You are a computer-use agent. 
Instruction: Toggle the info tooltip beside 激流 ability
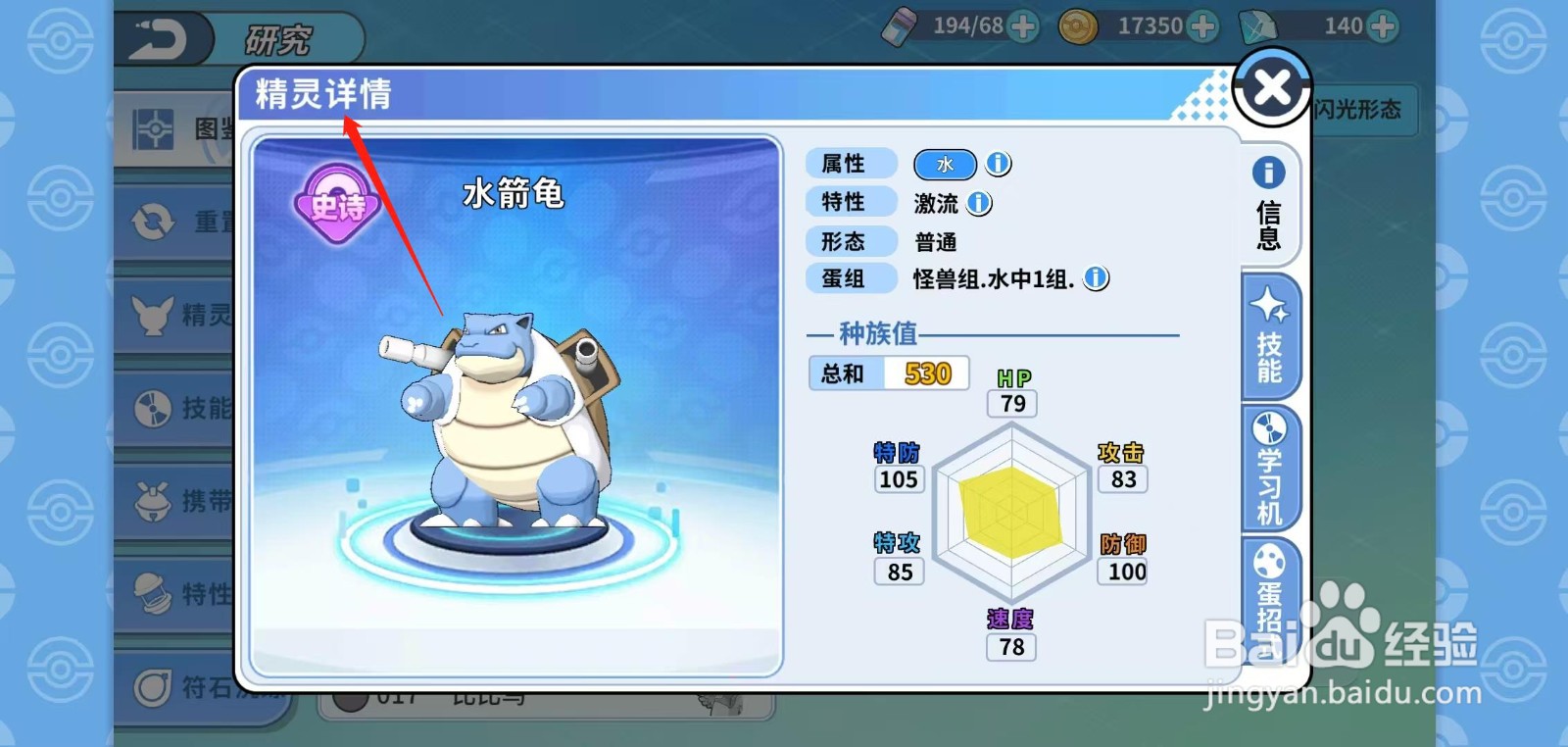pyautogui.click(x=977, y=202)
